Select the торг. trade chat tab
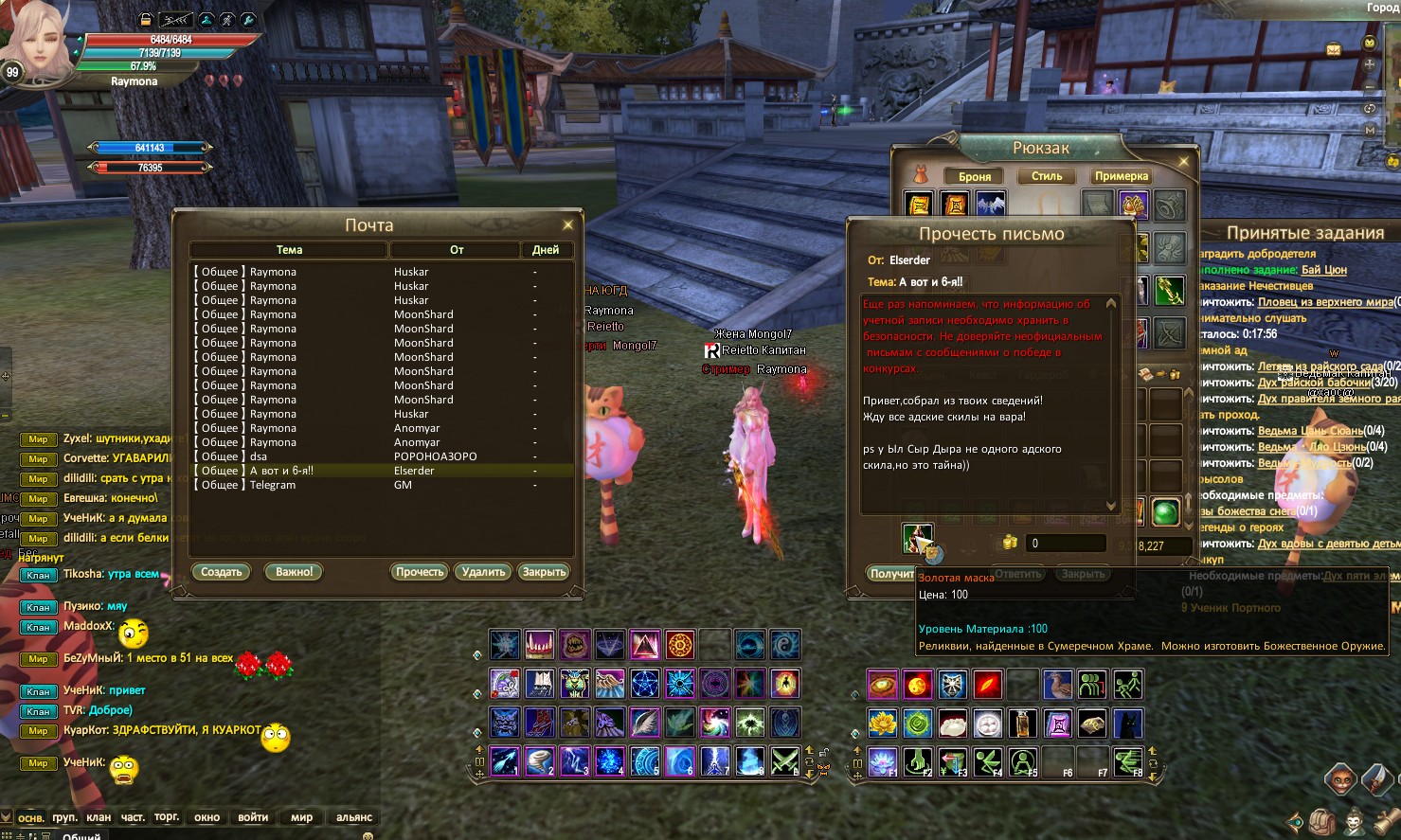1401x840 pixels. 167,817
